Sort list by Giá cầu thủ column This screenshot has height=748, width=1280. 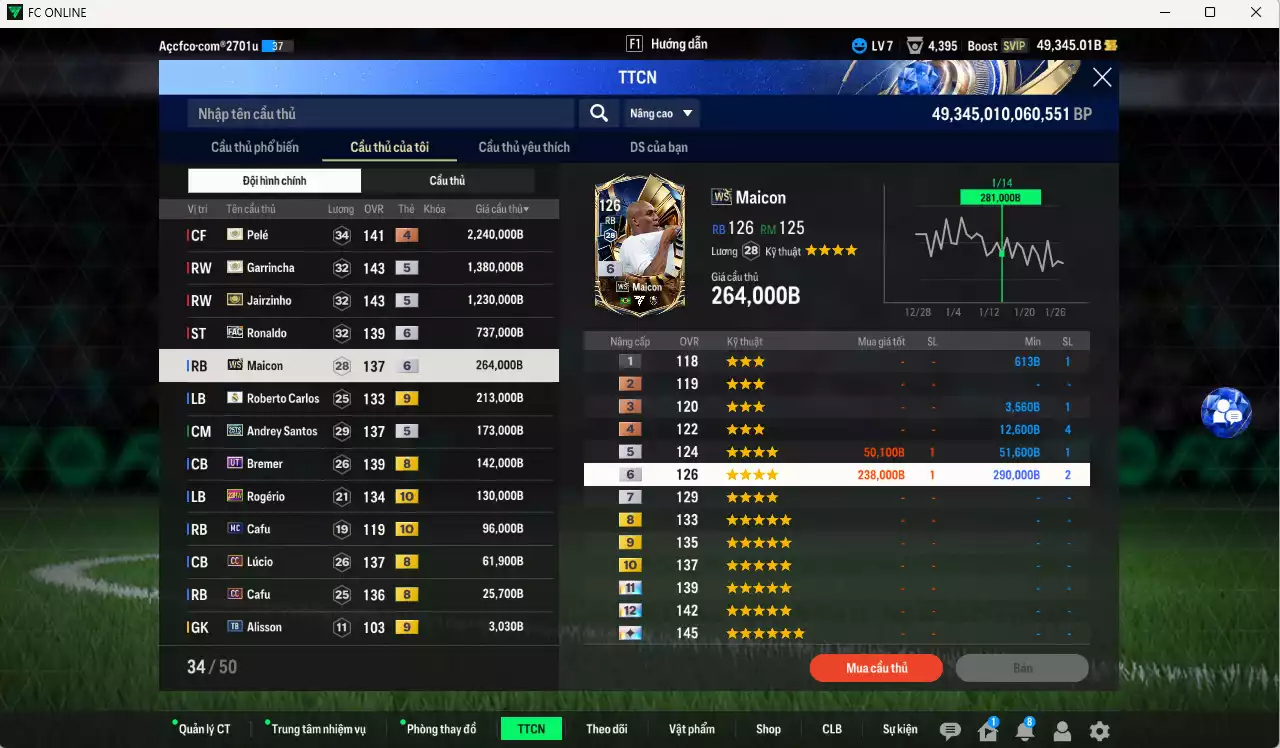tap(502, 209)
